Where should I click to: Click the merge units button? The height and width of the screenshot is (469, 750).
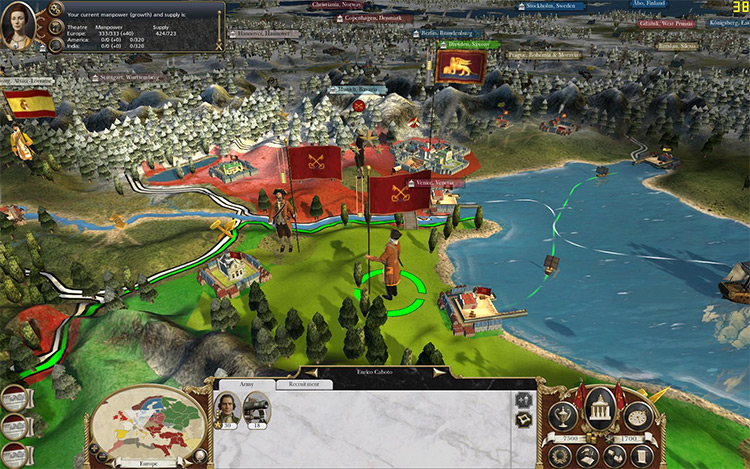tap(522, 399)
